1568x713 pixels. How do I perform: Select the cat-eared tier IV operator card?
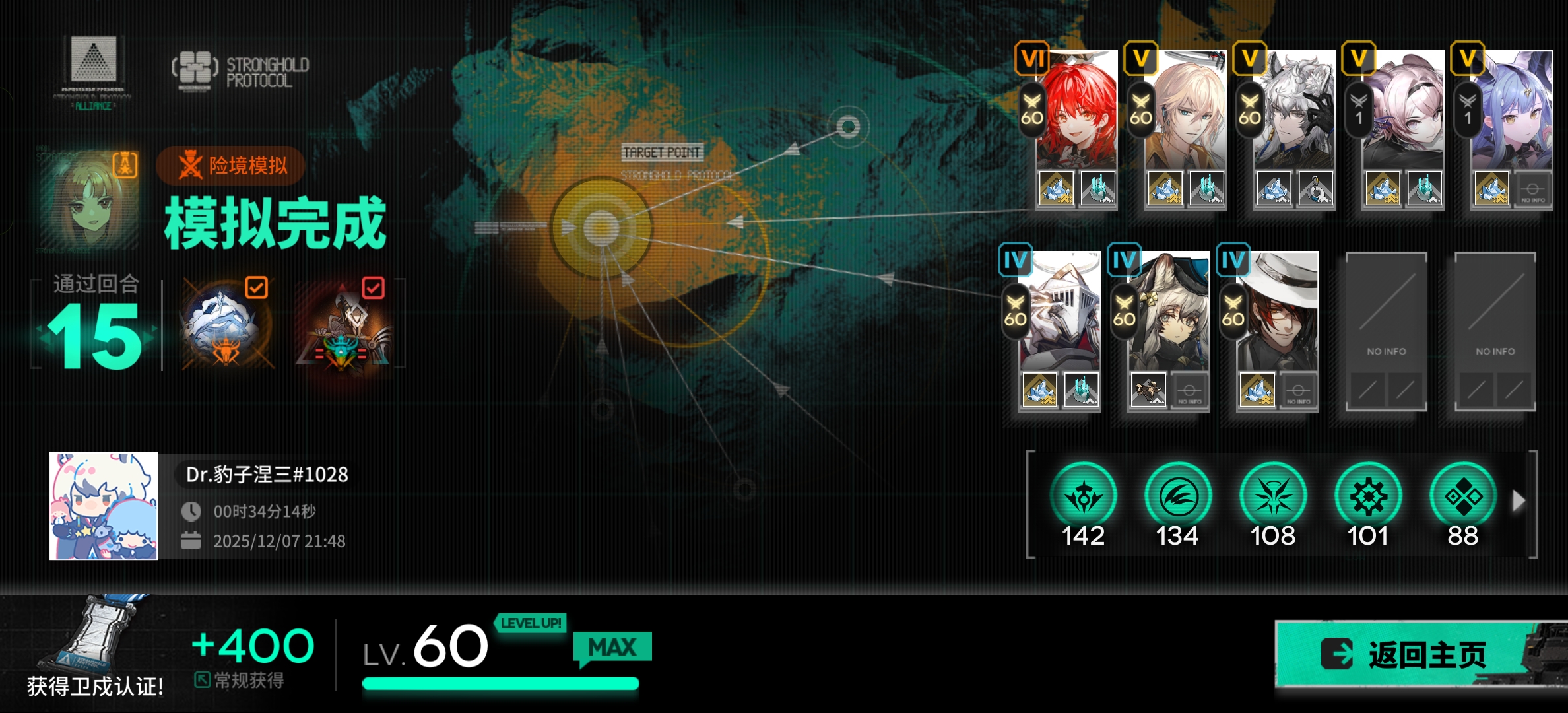(x=1169, y=314)
